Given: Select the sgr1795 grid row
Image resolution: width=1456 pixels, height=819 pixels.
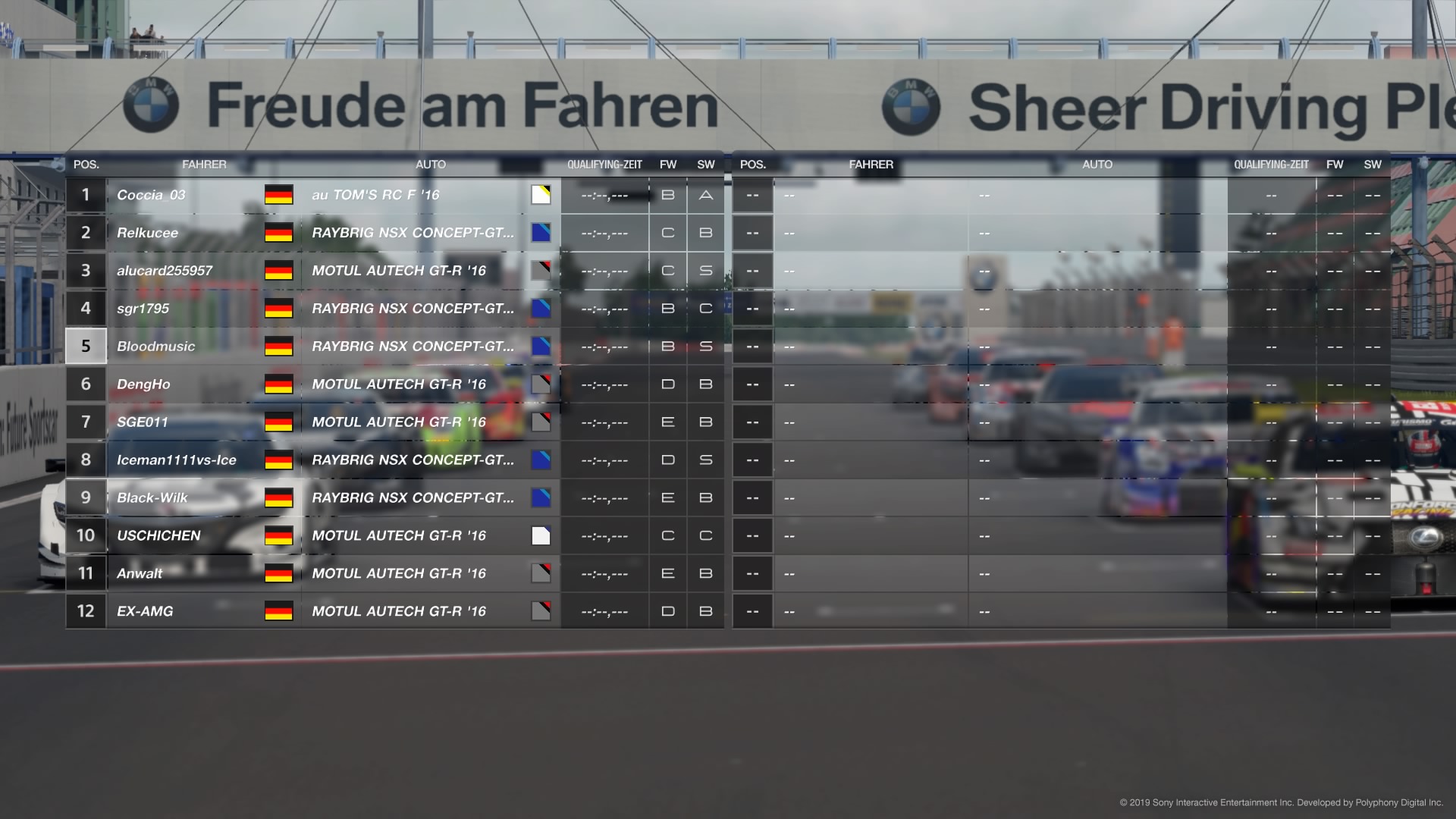Looking at the screenshot, I should (143, 309).
